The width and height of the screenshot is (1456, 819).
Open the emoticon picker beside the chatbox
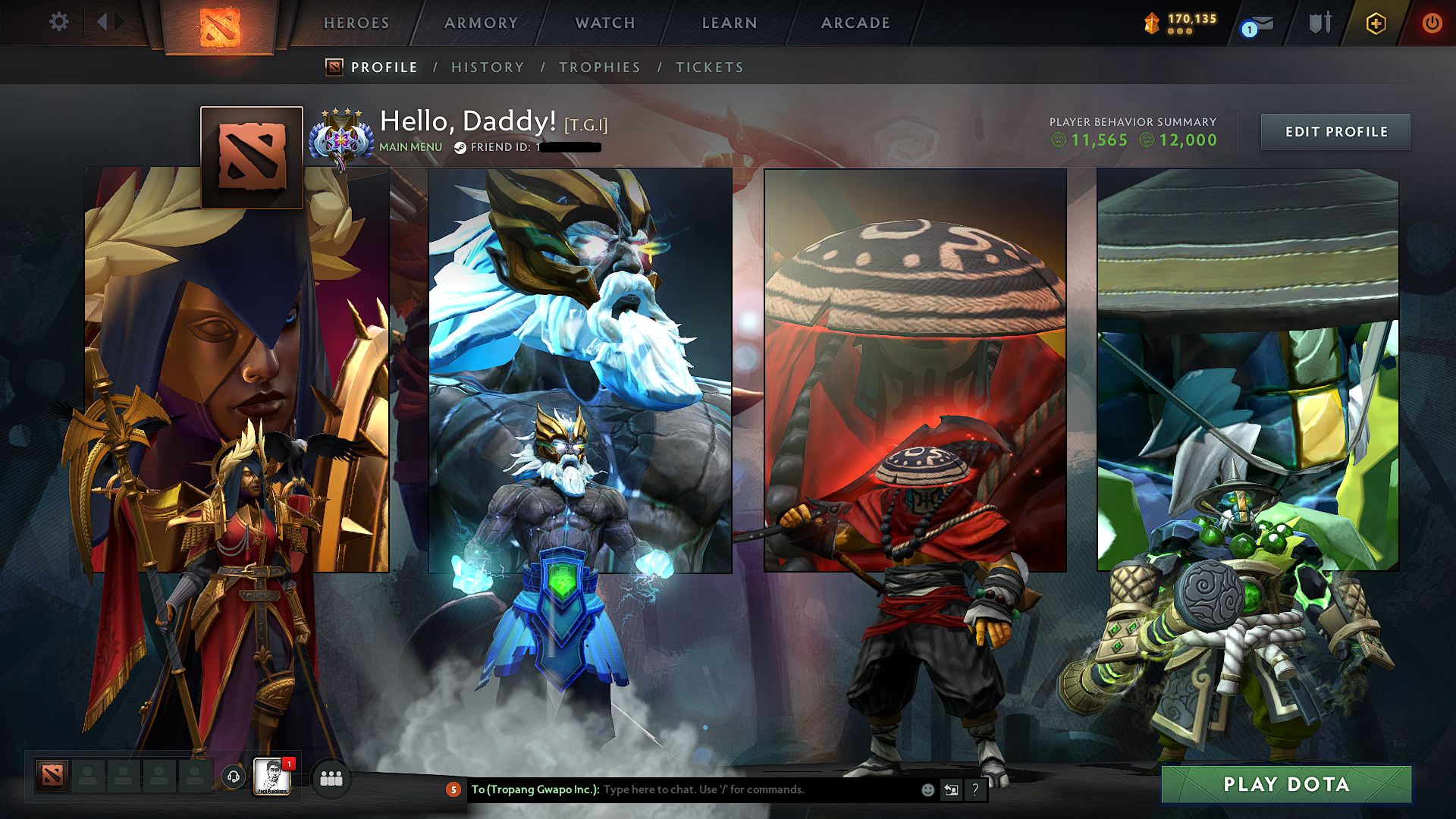click(927, 789)
